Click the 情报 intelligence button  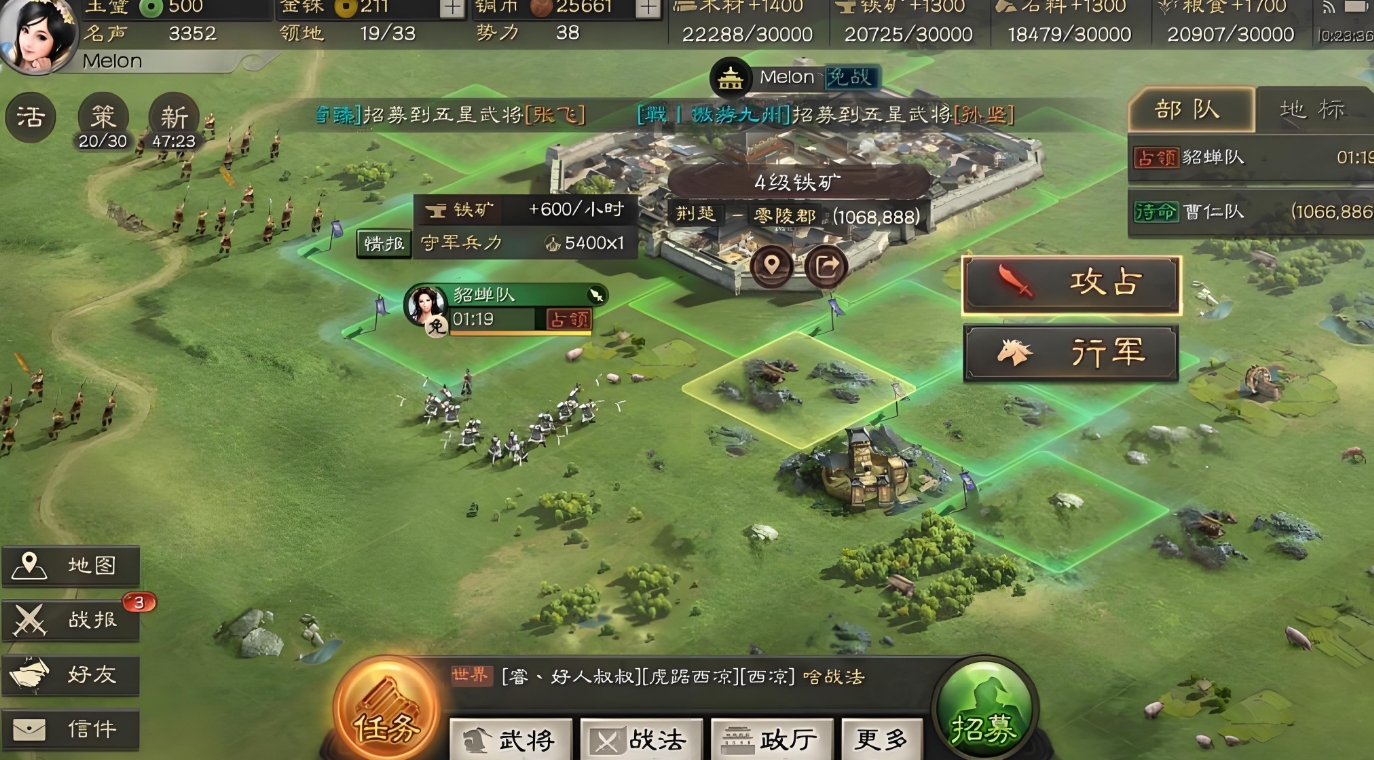pyautogui.click(x=384, y=243)
